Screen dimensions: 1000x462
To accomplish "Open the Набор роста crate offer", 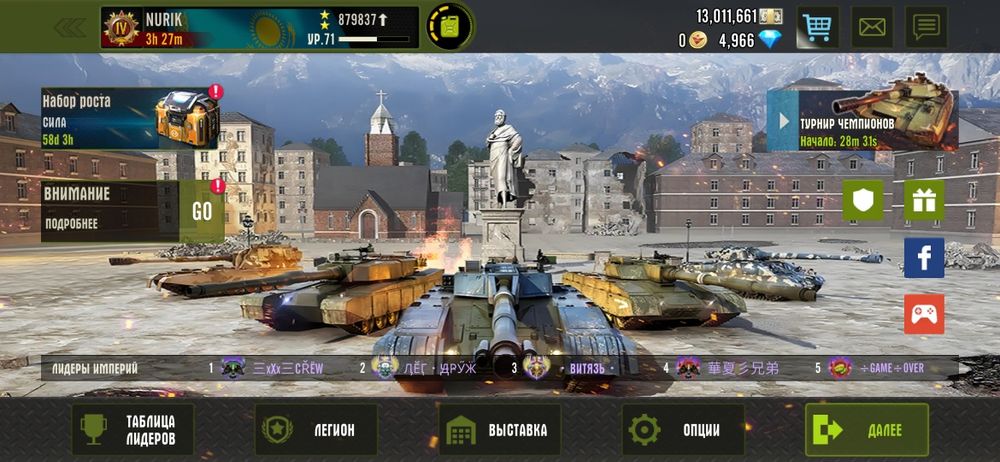I will click(x=130, y=119).
